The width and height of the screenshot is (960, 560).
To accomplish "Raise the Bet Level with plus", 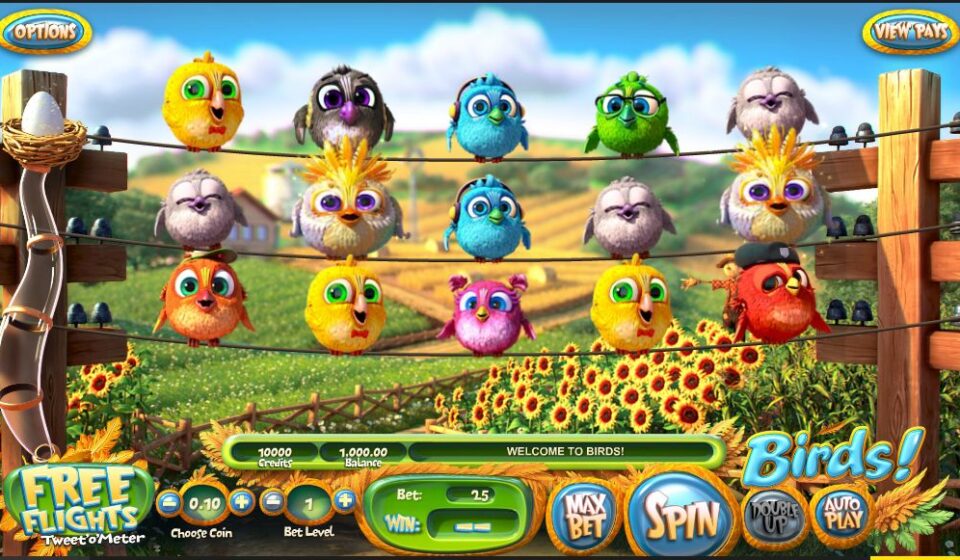I will tap(344, 501).
